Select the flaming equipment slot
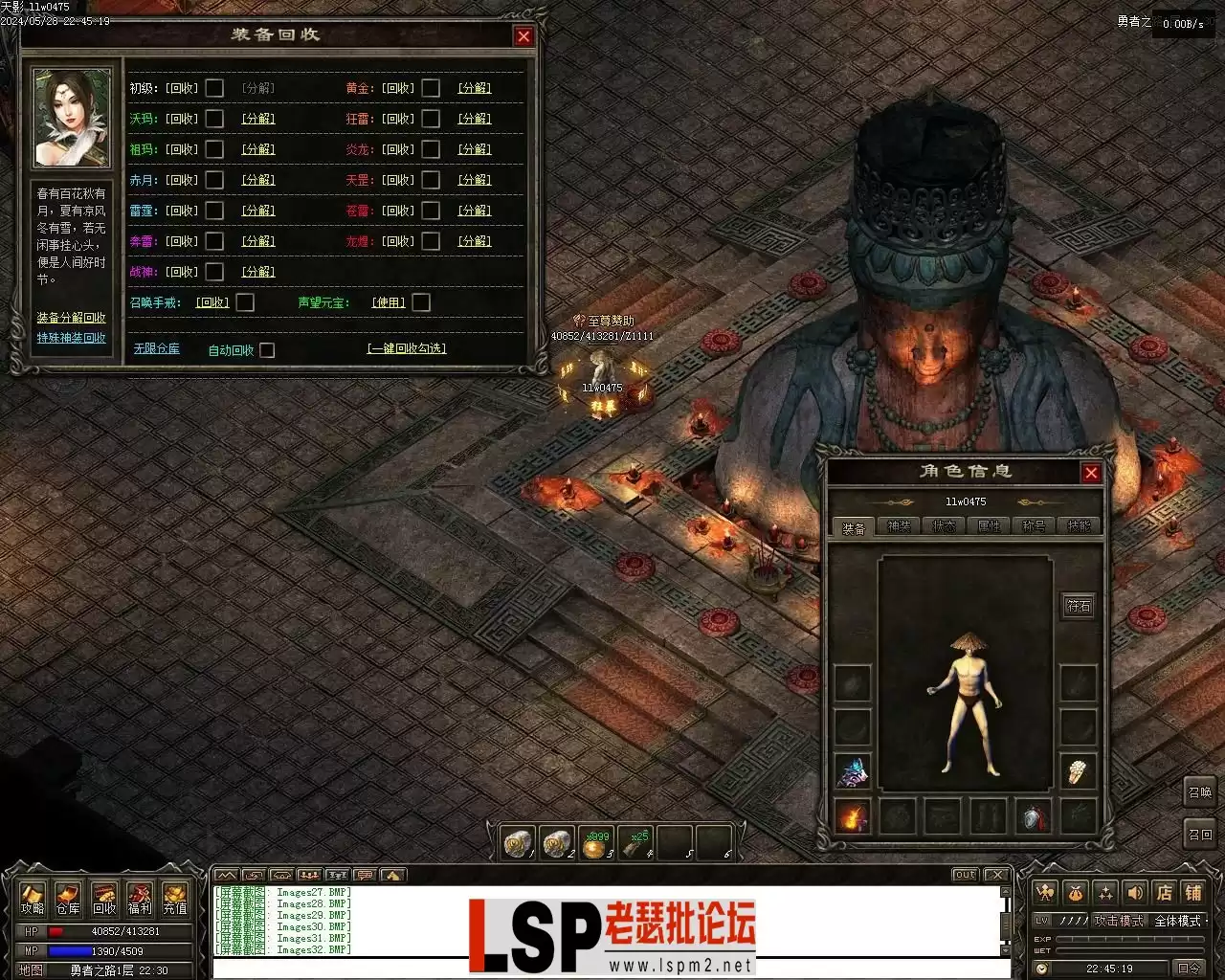The image size is (1225, 980). [852, 817]
